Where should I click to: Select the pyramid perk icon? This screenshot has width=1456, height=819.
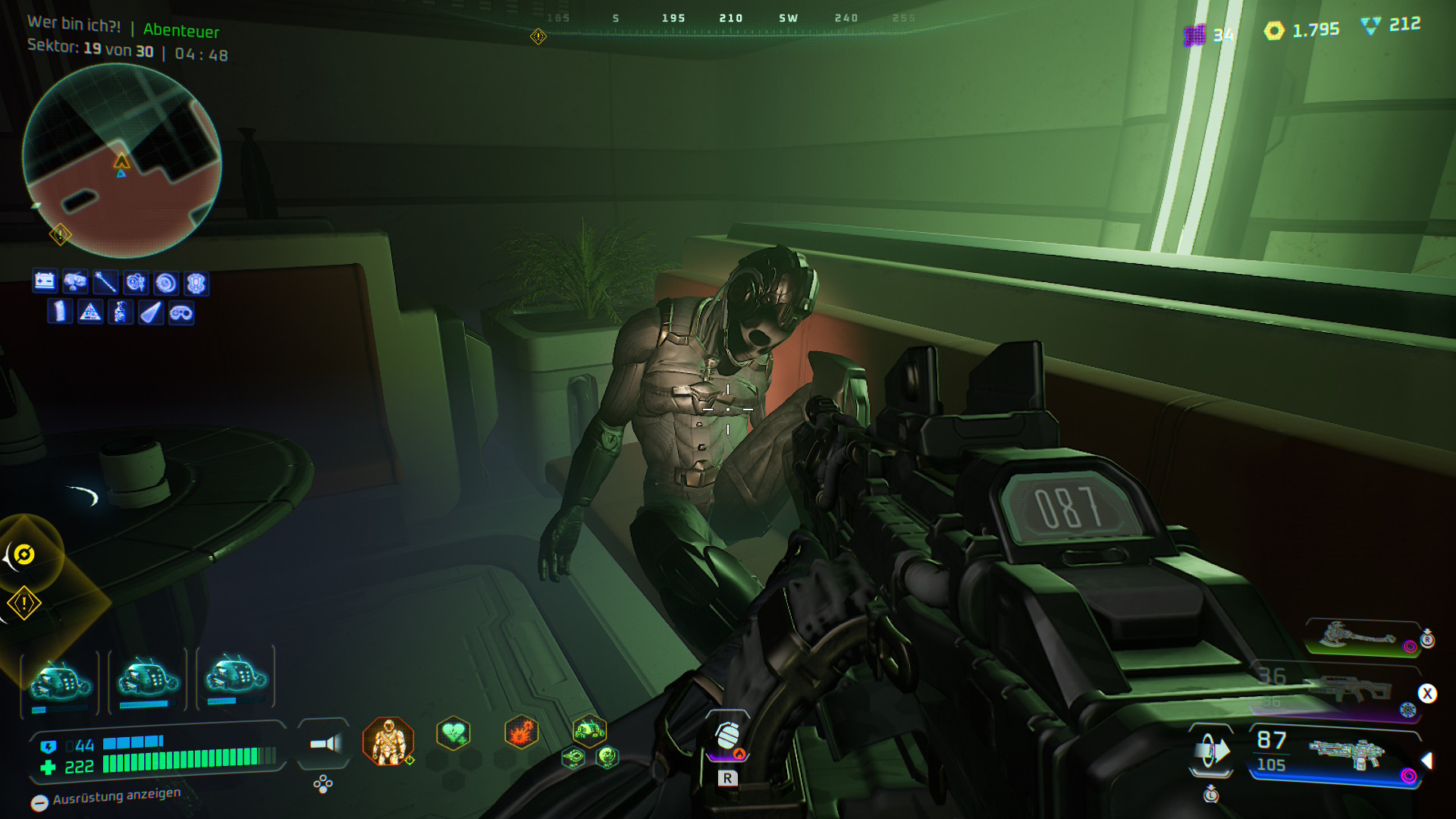(90, 312)
